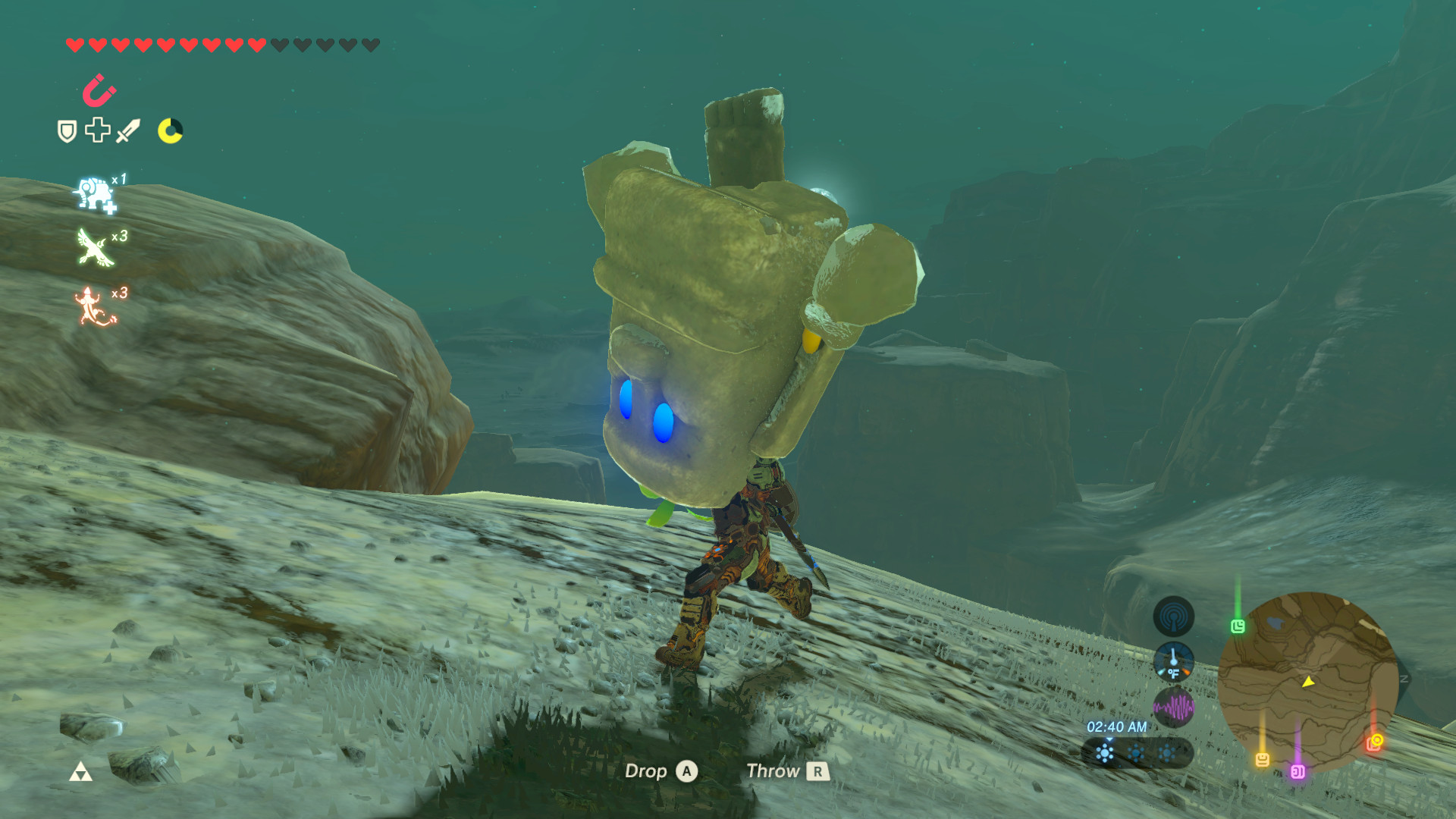Select the first snowflake weather forecast icon
The height and width of the screenshot is (819, 1456).
pos(1106,753)
